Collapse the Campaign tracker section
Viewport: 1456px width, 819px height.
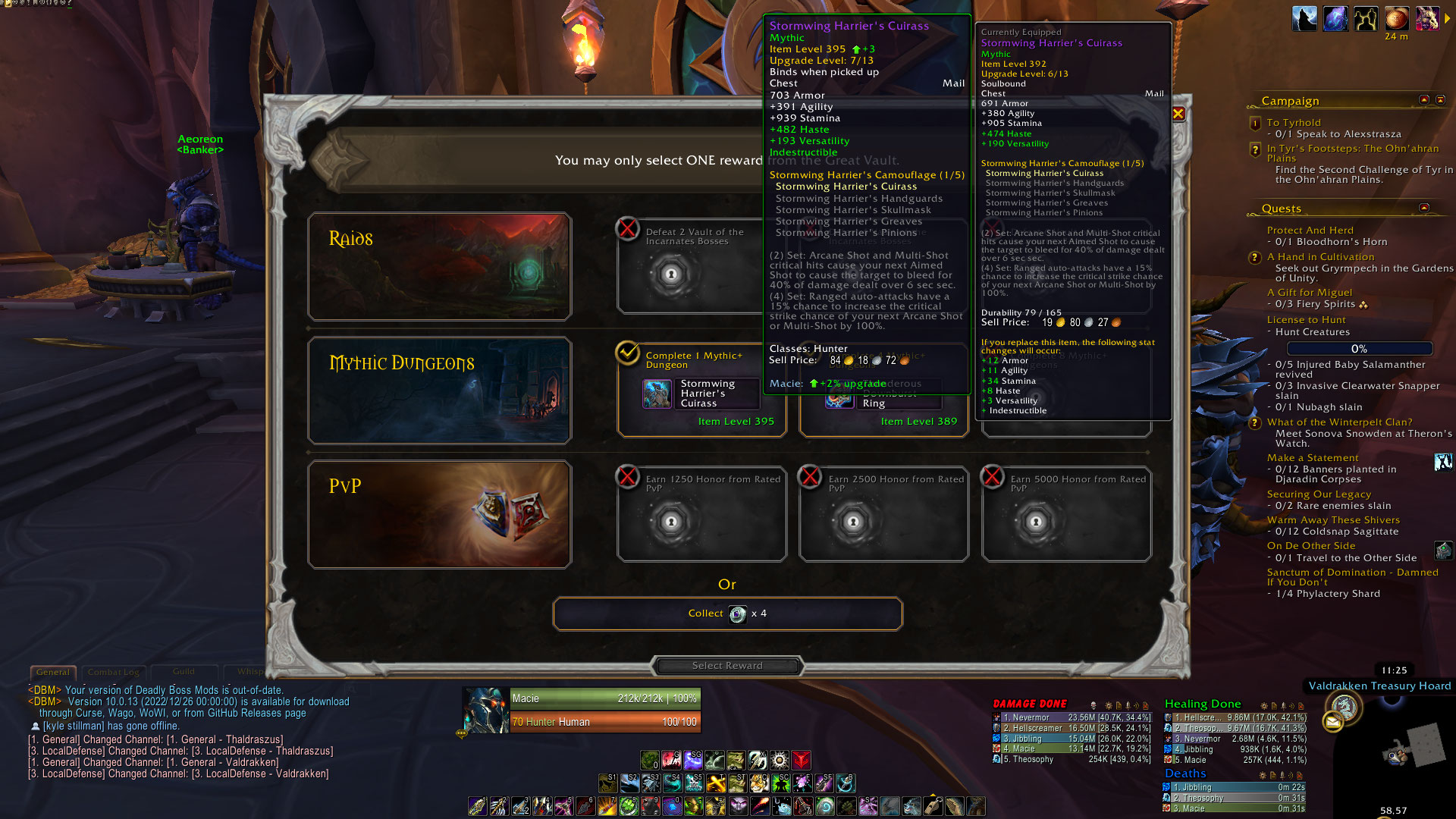(1424, 100)
